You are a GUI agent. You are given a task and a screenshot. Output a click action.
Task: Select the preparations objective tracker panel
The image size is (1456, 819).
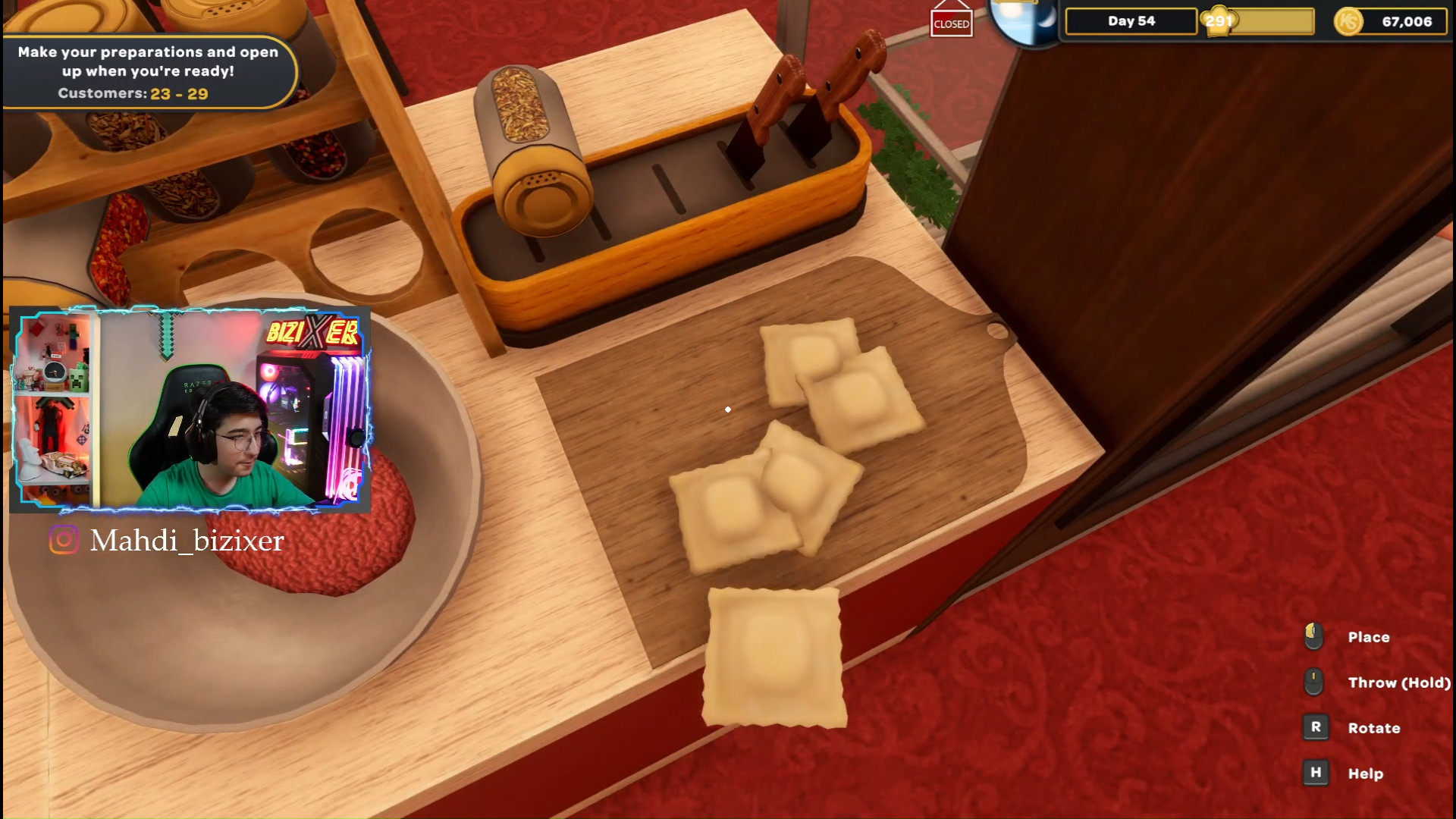[148, 72]
